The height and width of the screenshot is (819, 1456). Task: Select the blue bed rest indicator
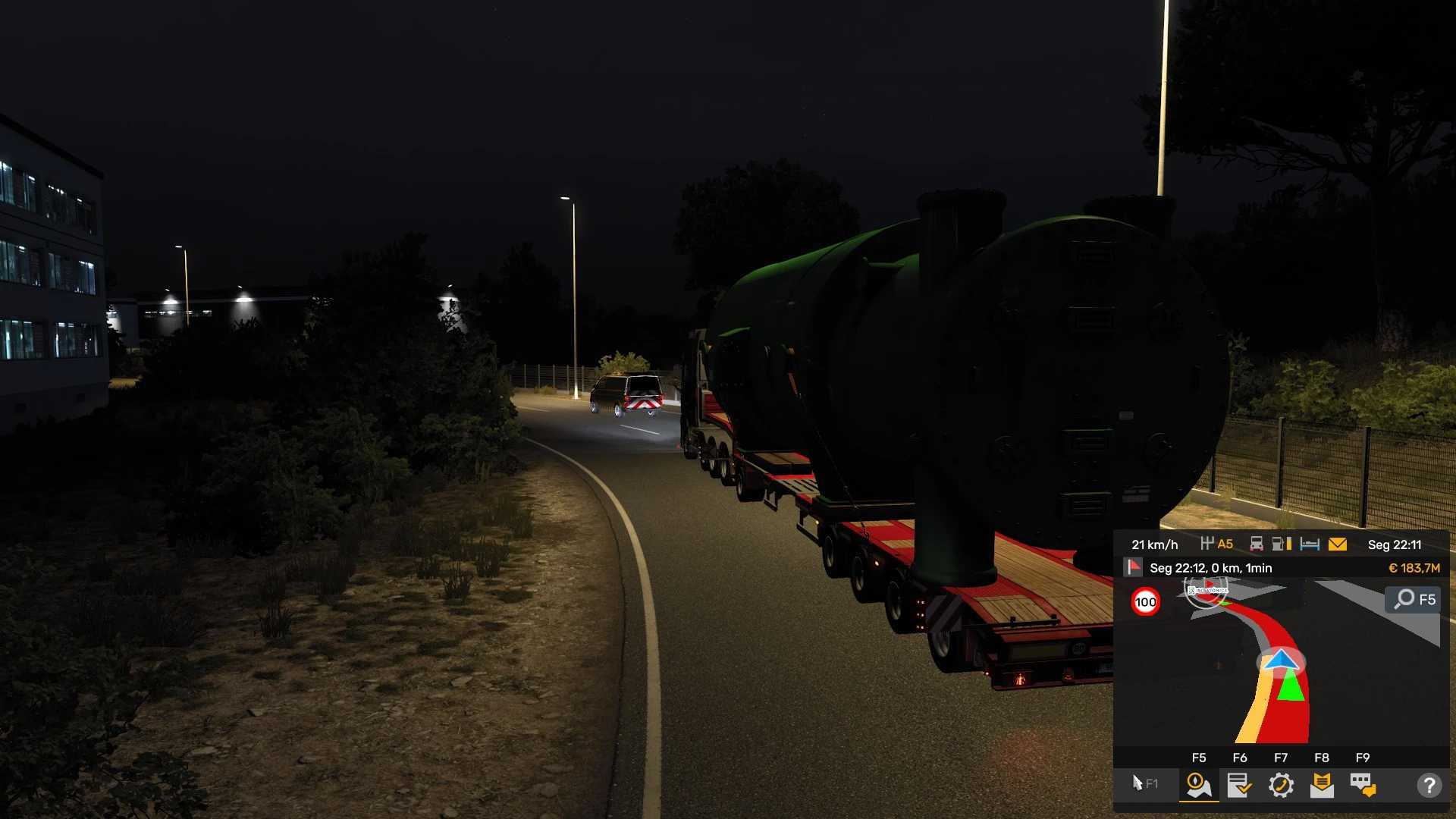pyautogui.click(x=1310, y=544)
